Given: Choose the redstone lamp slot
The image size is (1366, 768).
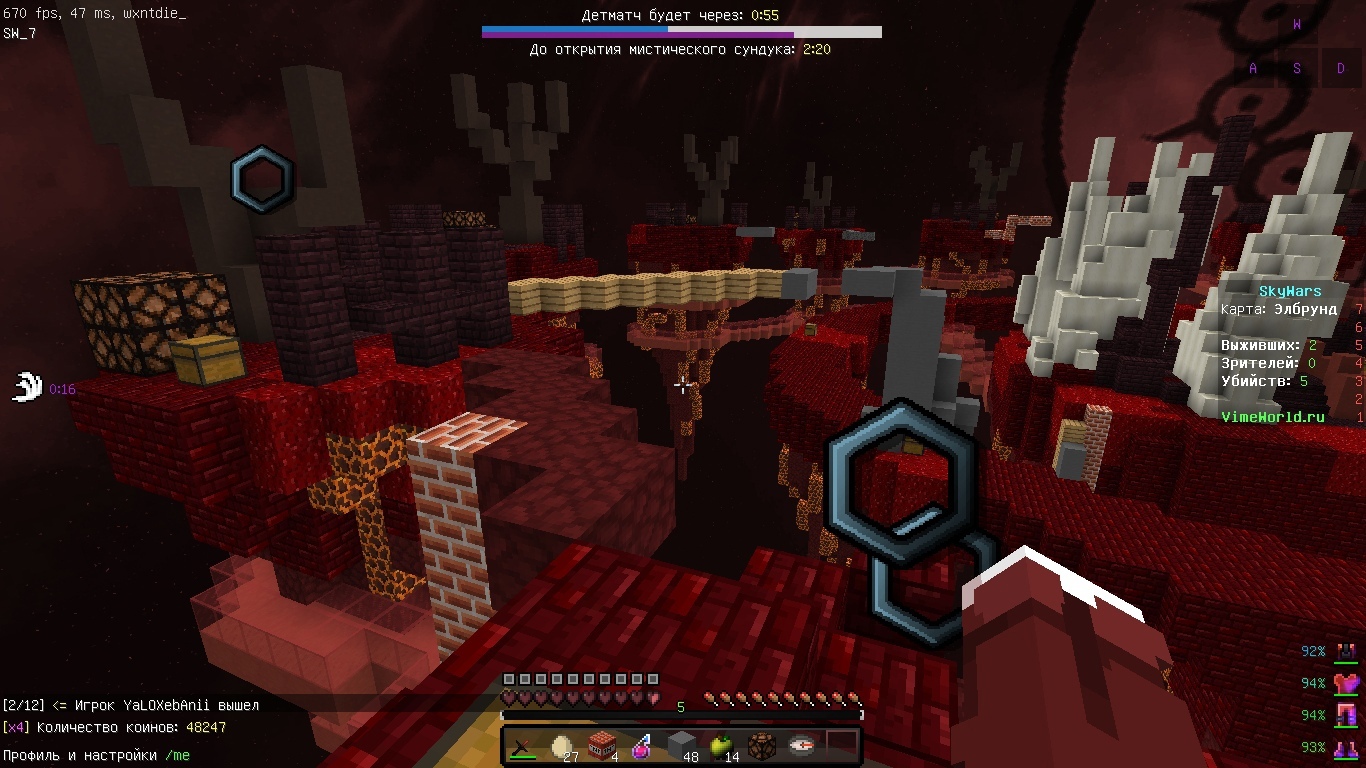Looking at the screenshot, I should click(762, 746).
